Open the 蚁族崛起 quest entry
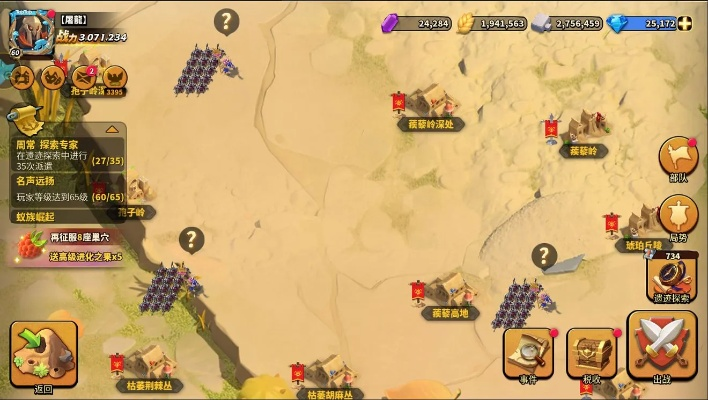 coord(40,216)
